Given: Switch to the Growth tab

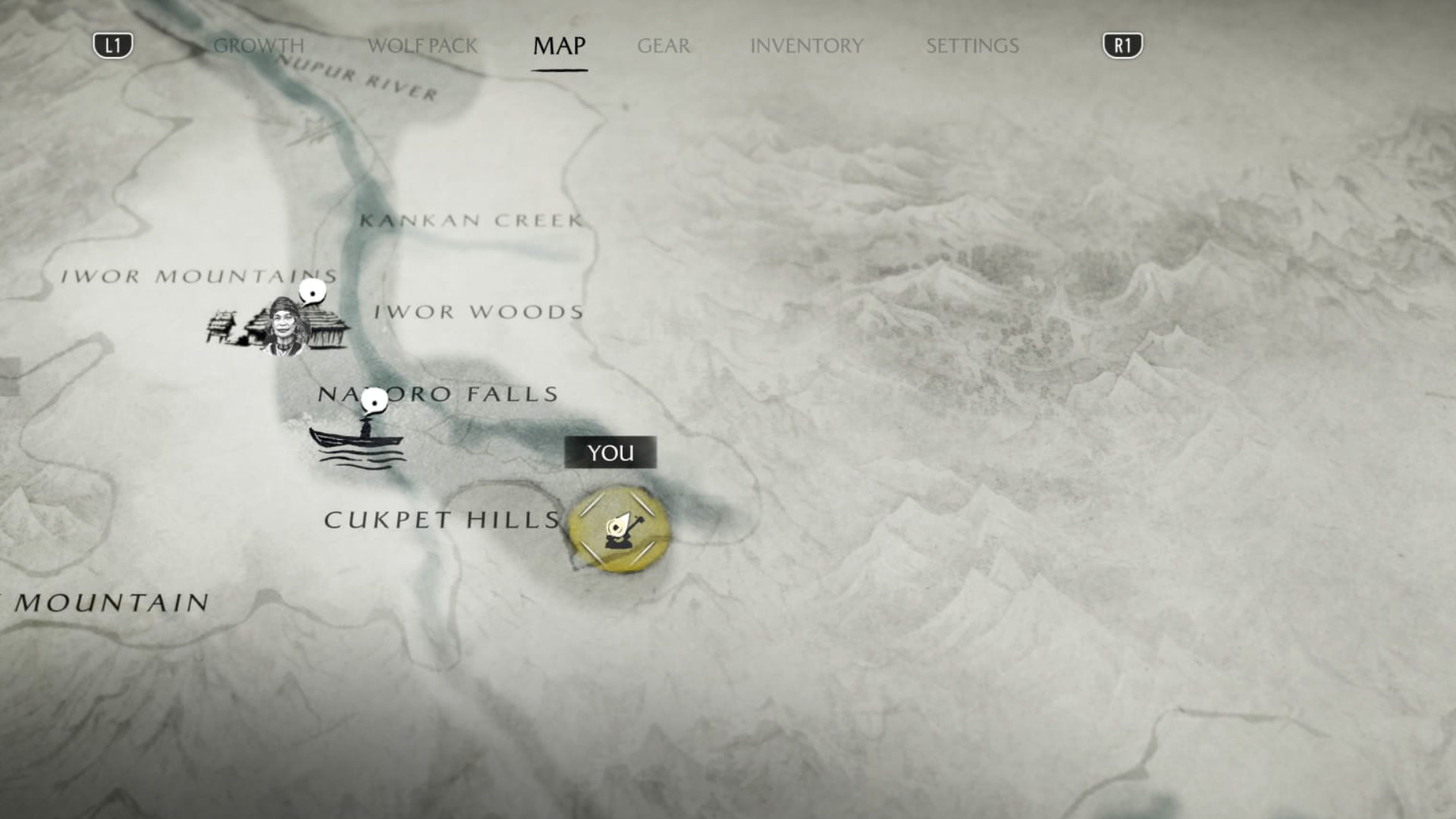Looking at the screenshot, I should tap(259, 46).
